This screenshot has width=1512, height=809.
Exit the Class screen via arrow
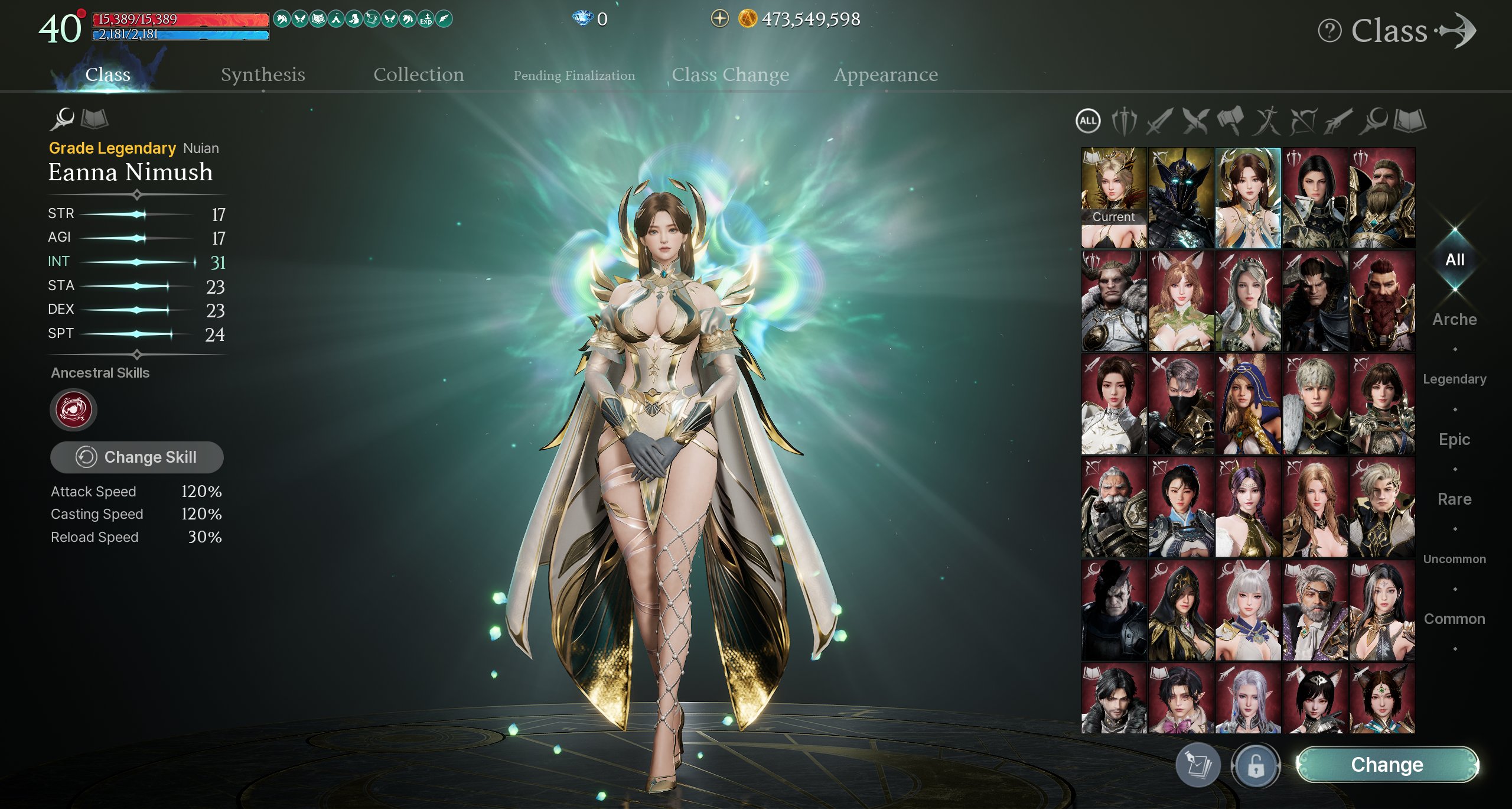(x=1458, y=31)
